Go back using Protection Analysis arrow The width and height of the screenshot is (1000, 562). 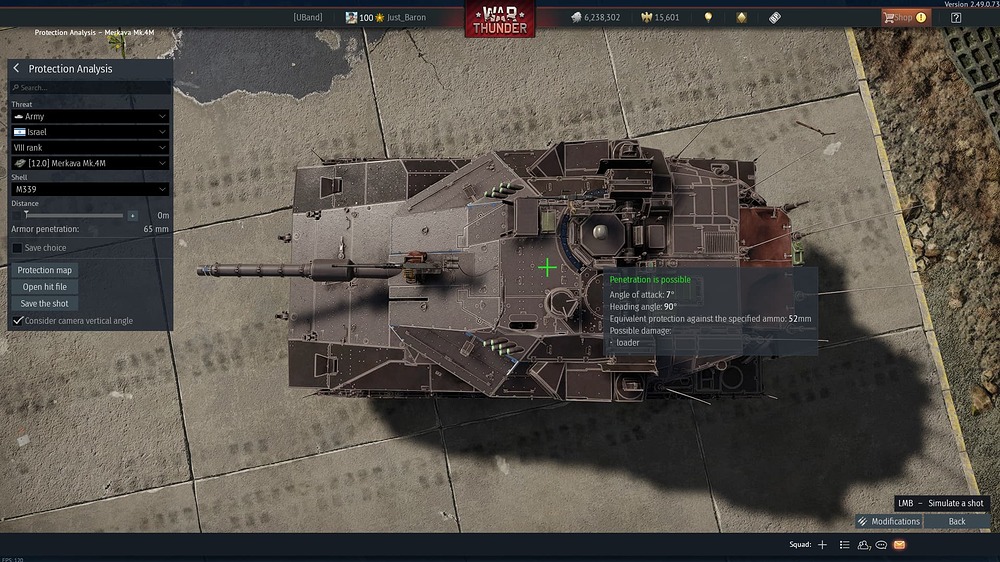point(16,69)
